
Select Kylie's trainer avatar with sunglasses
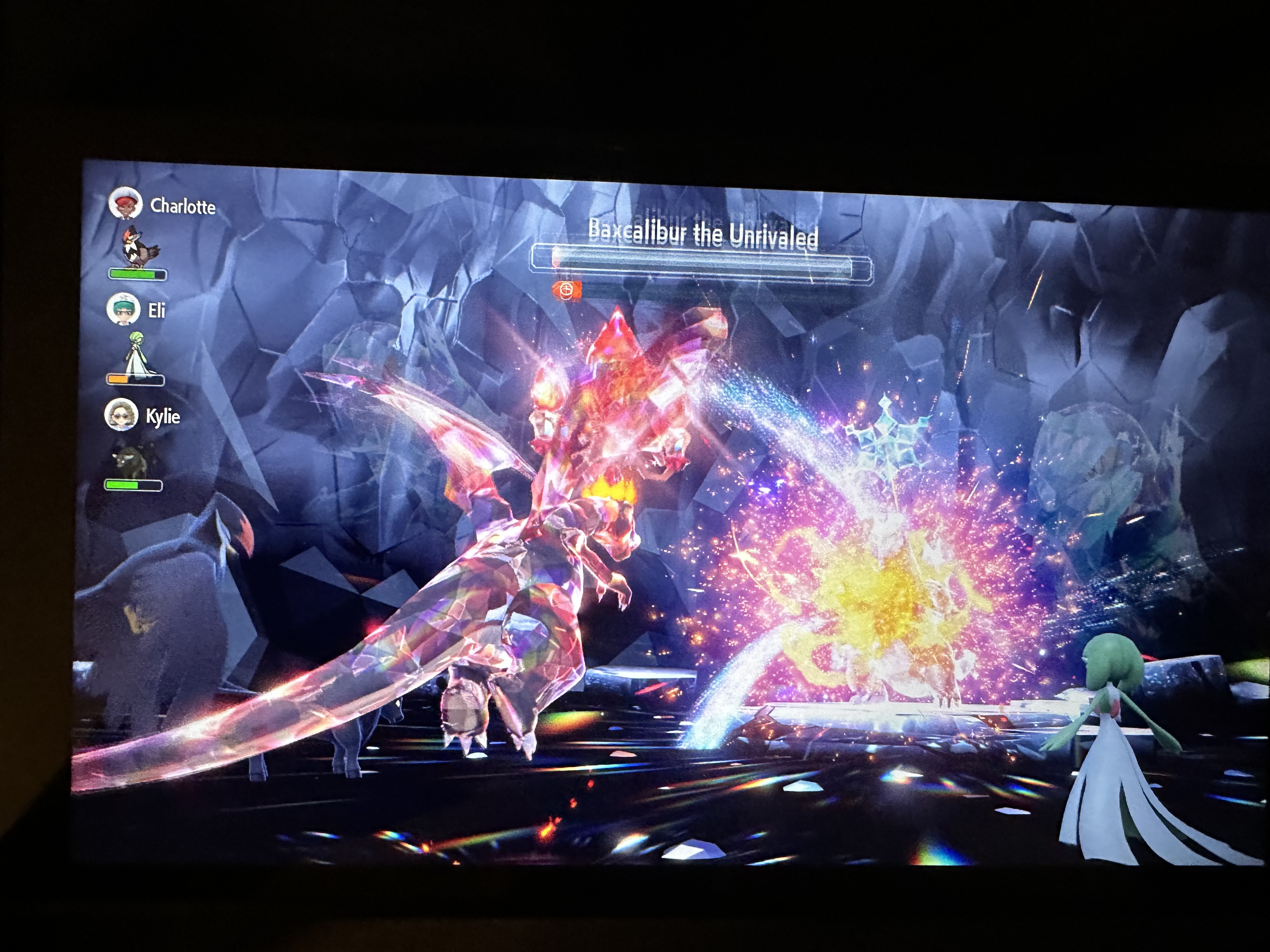[121, 414]
